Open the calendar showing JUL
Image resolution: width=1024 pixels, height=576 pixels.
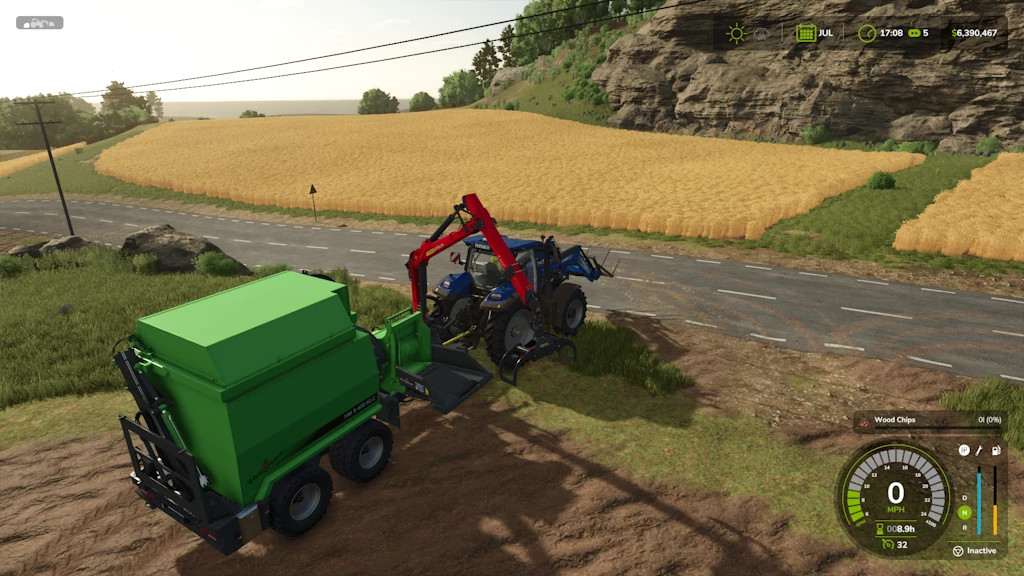point(805,33)
